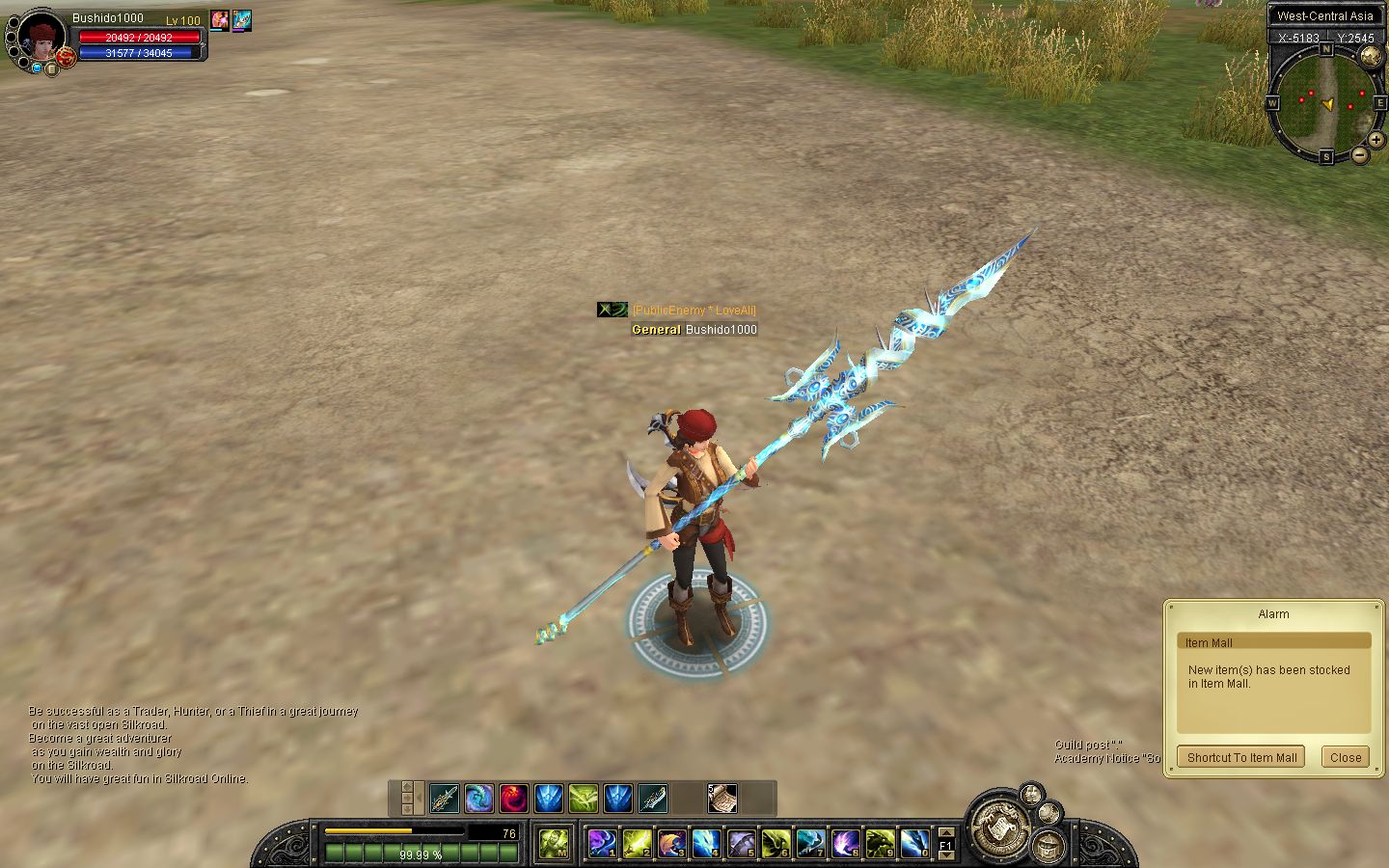Zoom out the minimap with minus button
The width and height of the screenshot is (1389, 868).
click(x=1359, y=154)
